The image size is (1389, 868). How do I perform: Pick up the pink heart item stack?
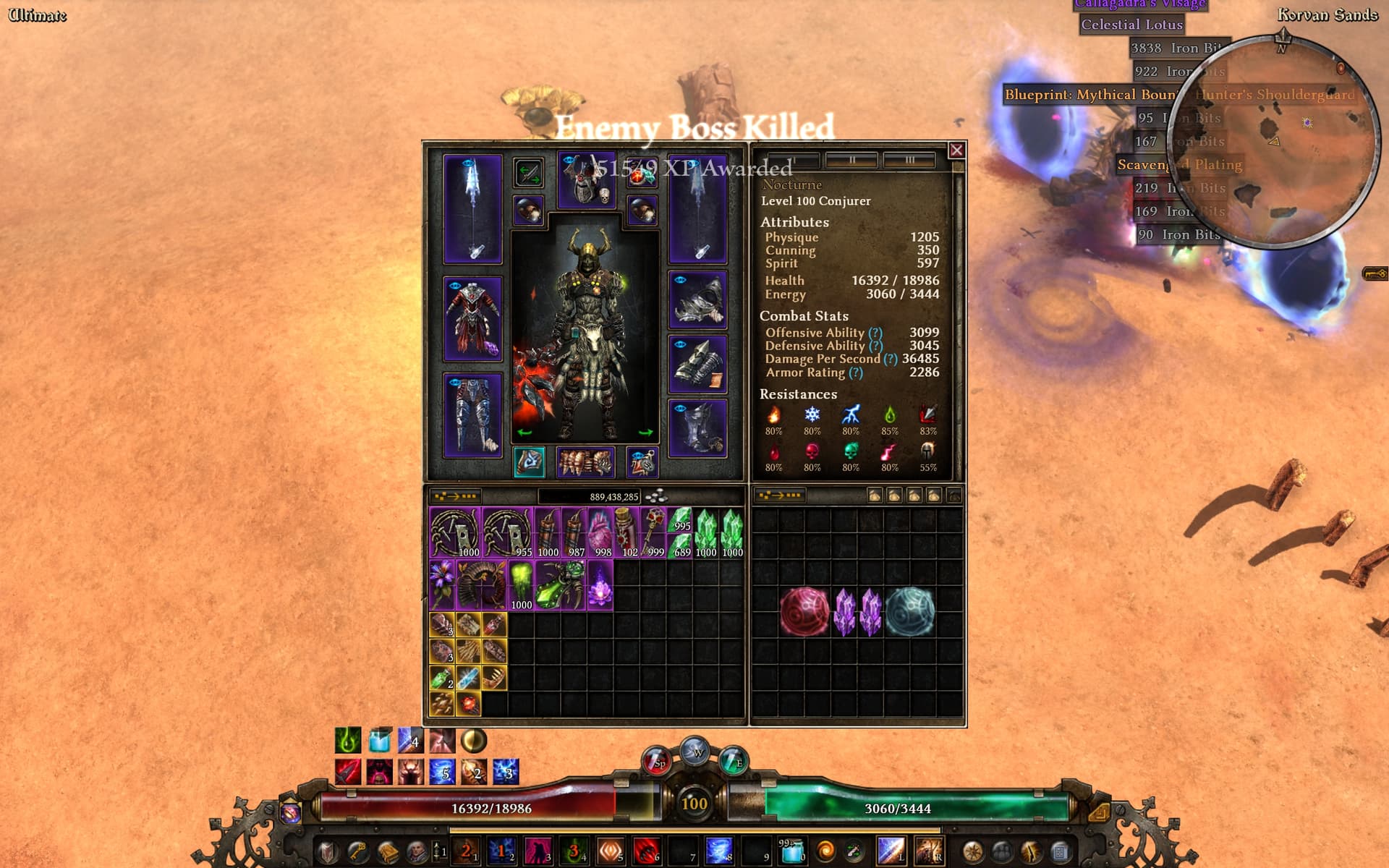click(x=600, y=532)
